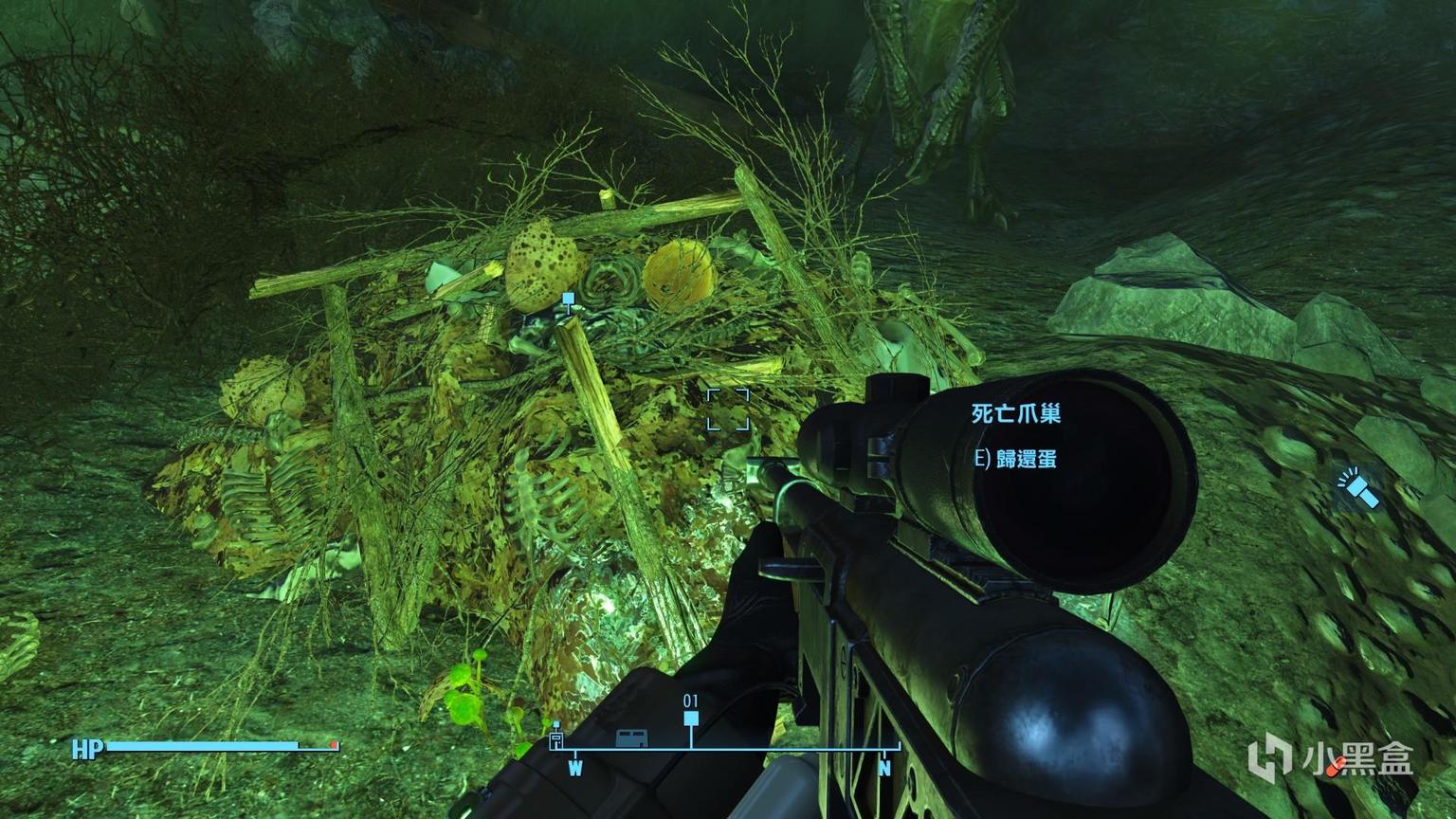The image size is (1456, 819).
Task: Select the door marker at compass west end
Action: pyautogui.click(x=556, y=738)
